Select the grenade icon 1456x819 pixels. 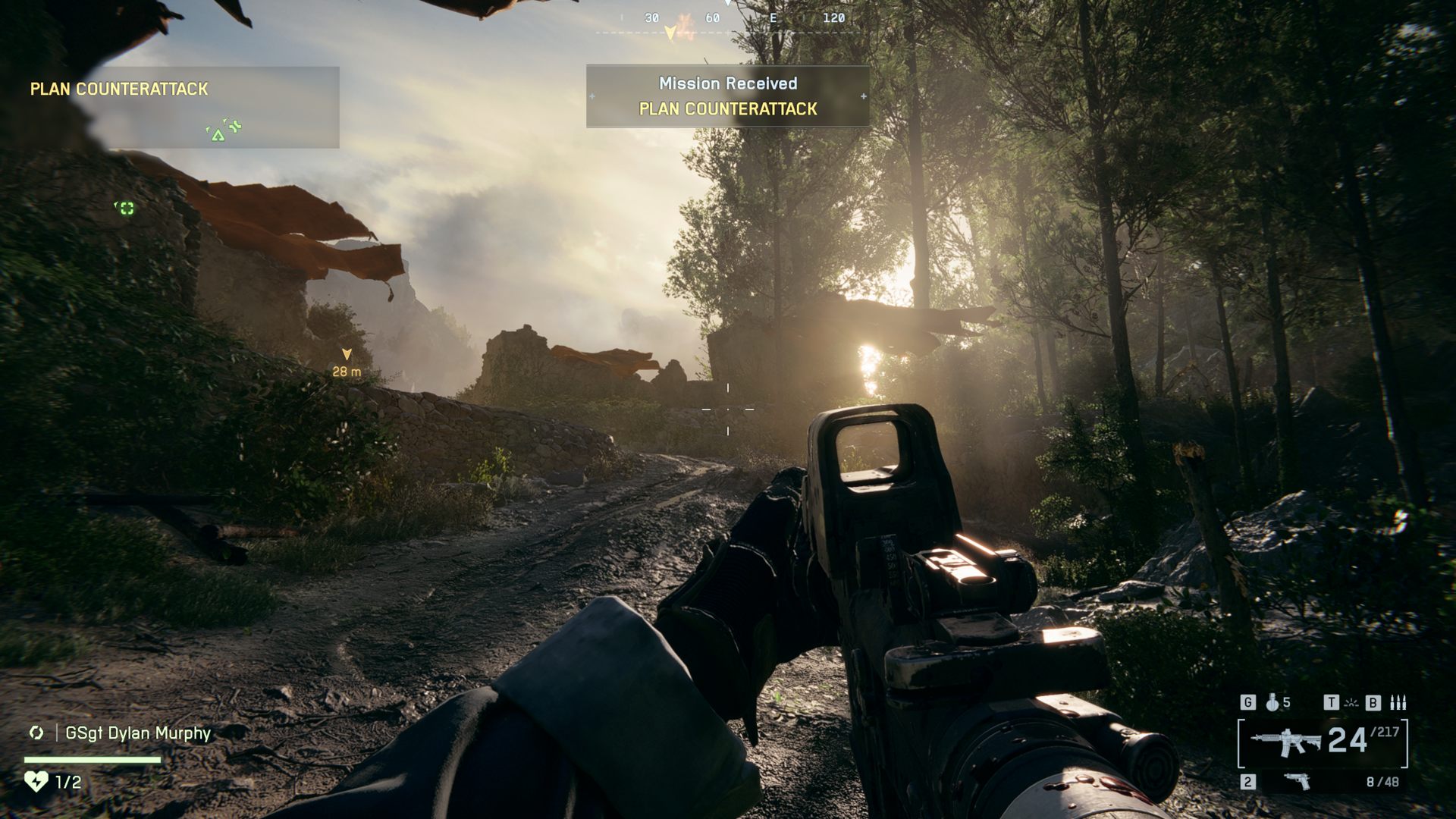pyautogui.click(x=1272, y=703)
